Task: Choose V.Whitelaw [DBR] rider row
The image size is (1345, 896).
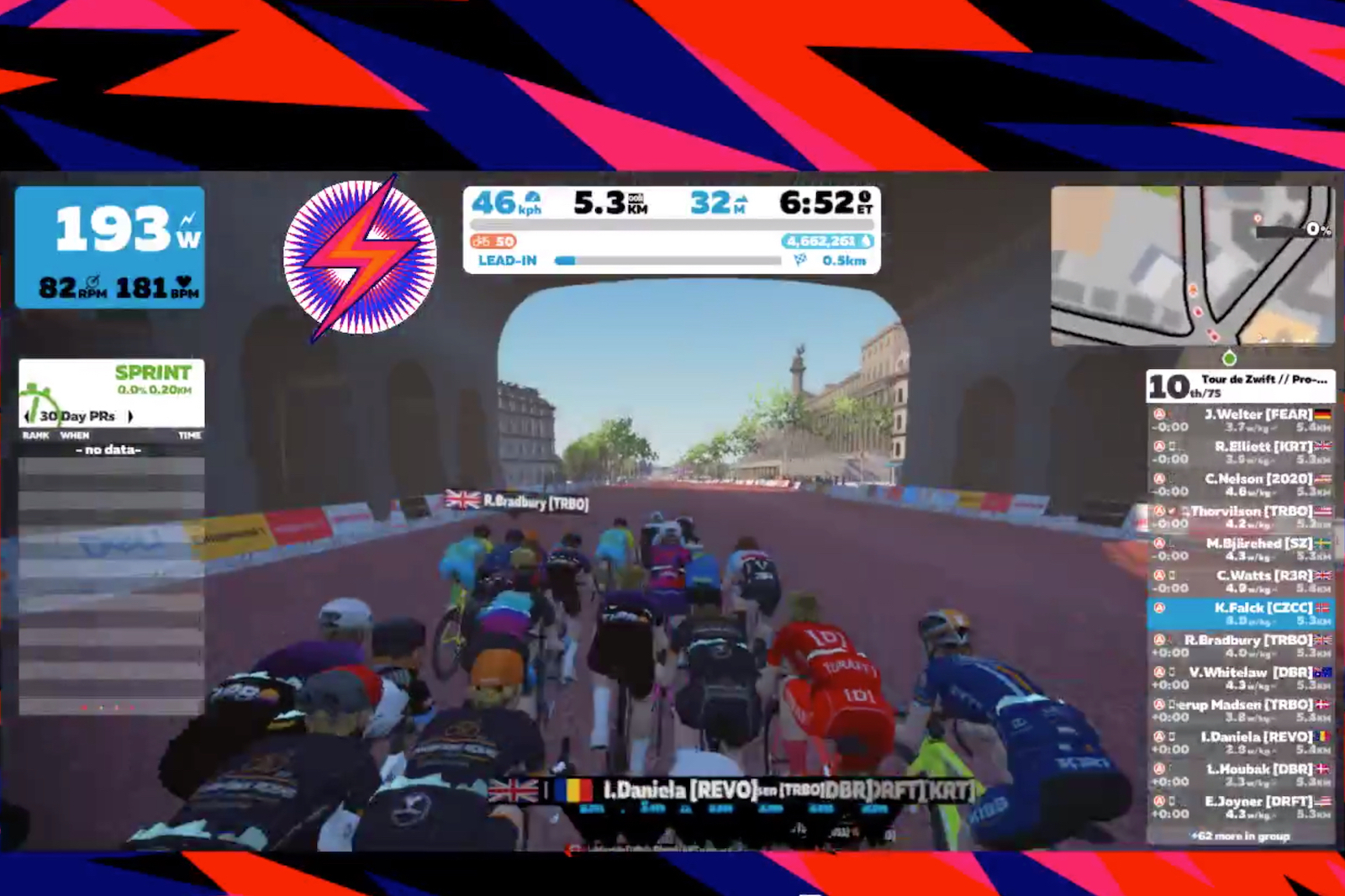Action: click(x=1240, y=678)
